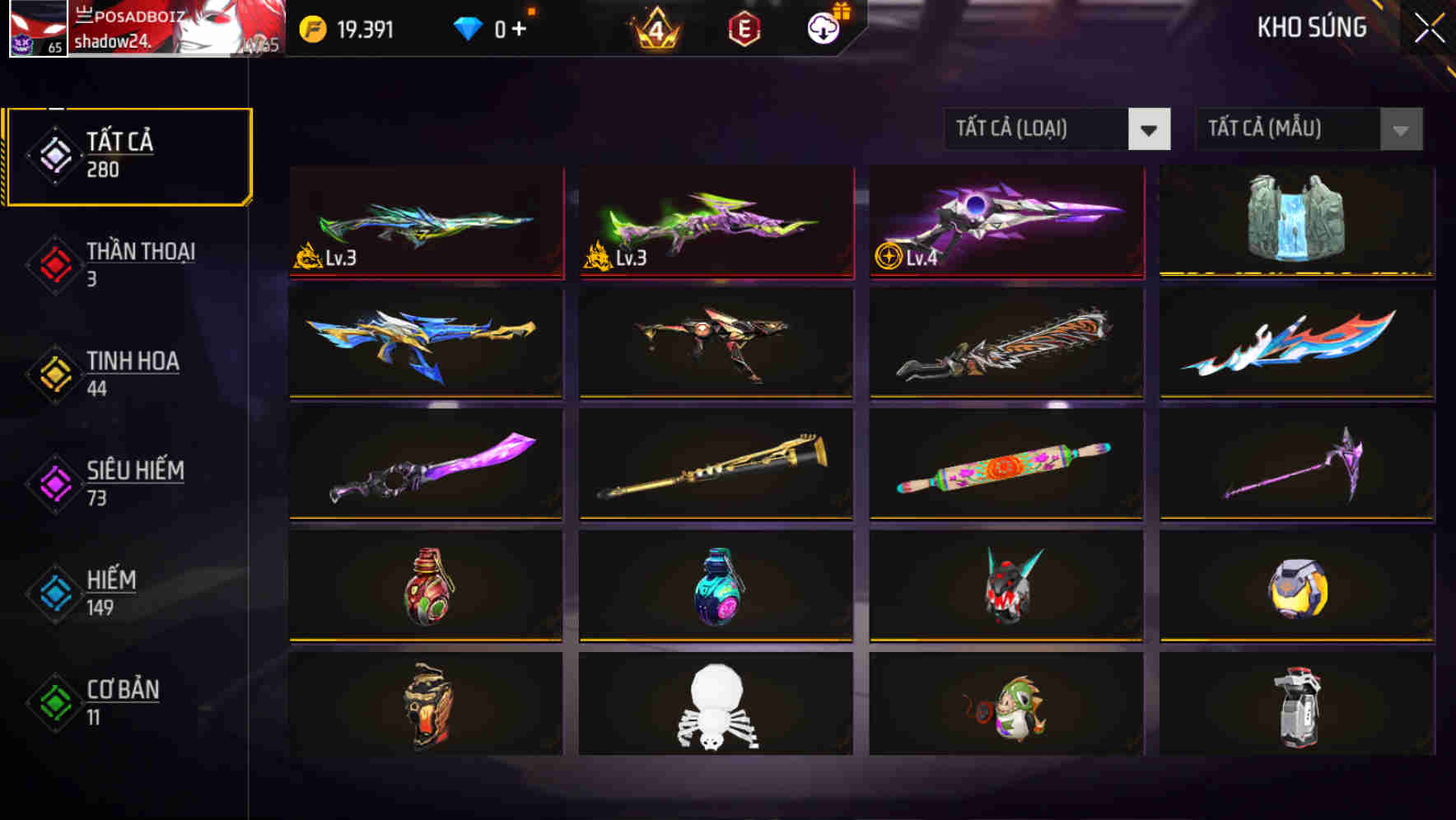The height and width of the screenshot is (820, 1456).
Task: Expand the TẤT CẢ (MẪU) dropdown
Action: (1289, 129)
